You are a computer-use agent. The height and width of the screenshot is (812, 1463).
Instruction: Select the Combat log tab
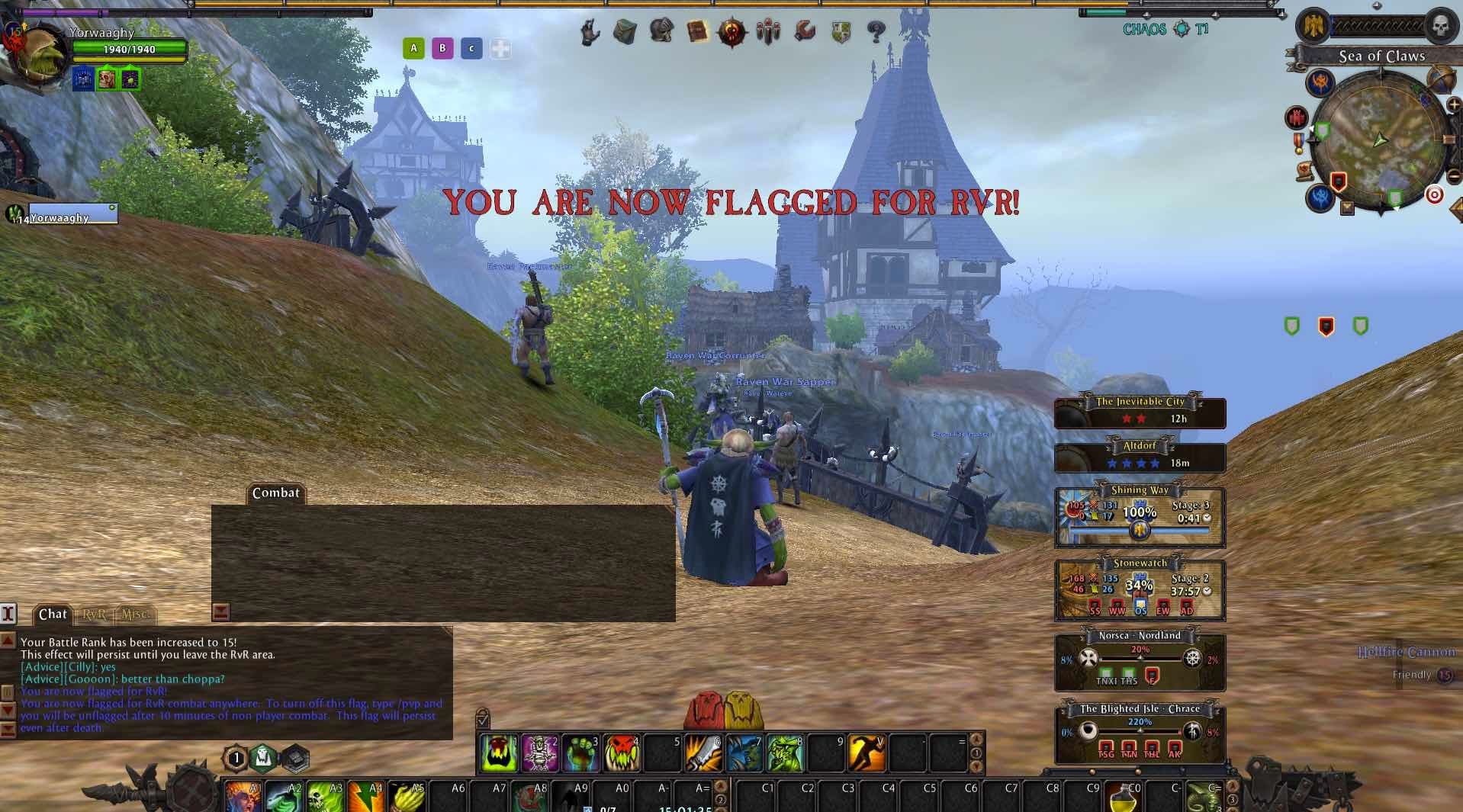click(275, 493)
